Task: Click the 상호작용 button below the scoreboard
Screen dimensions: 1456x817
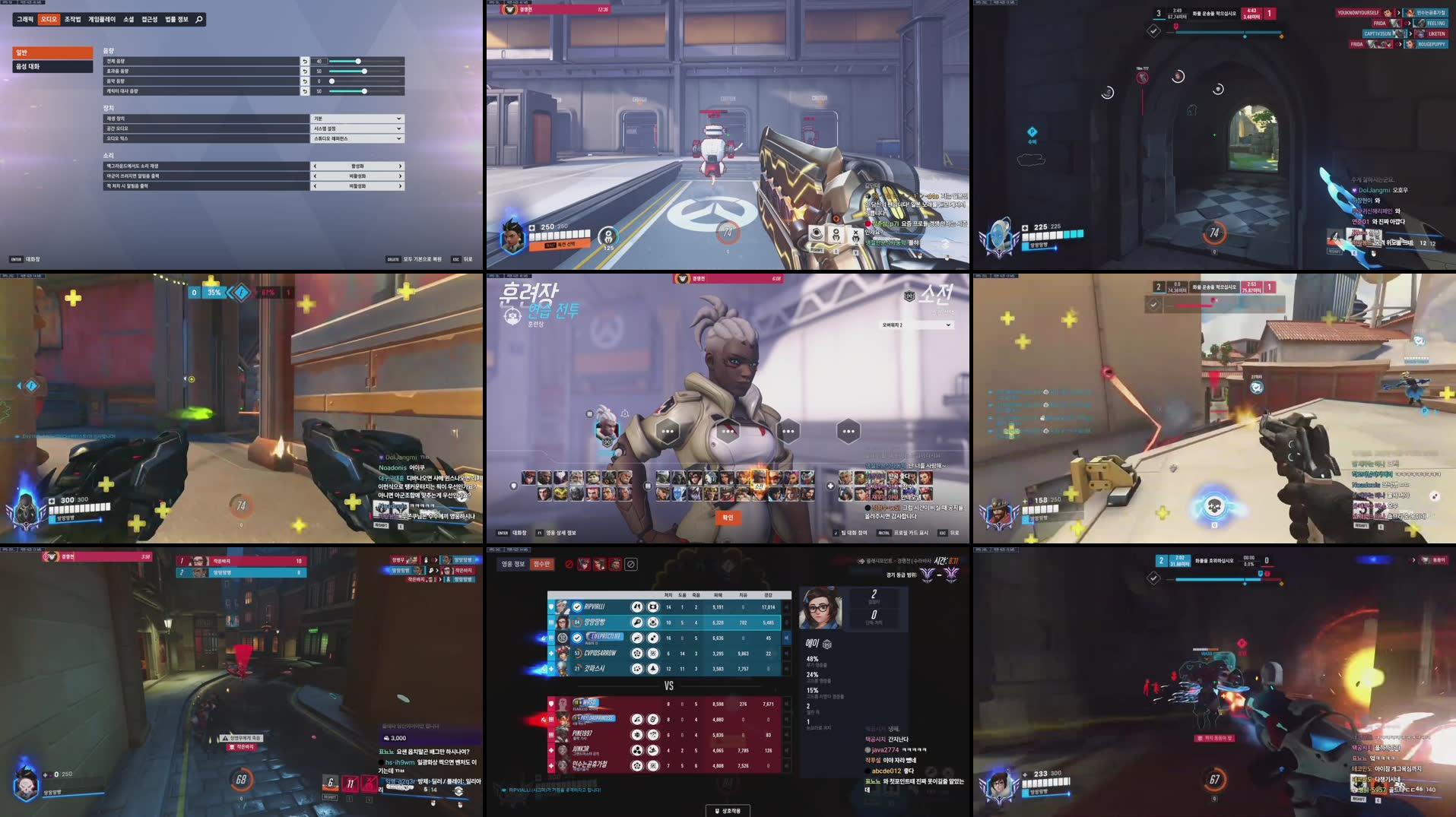Action: click(728, 810)
